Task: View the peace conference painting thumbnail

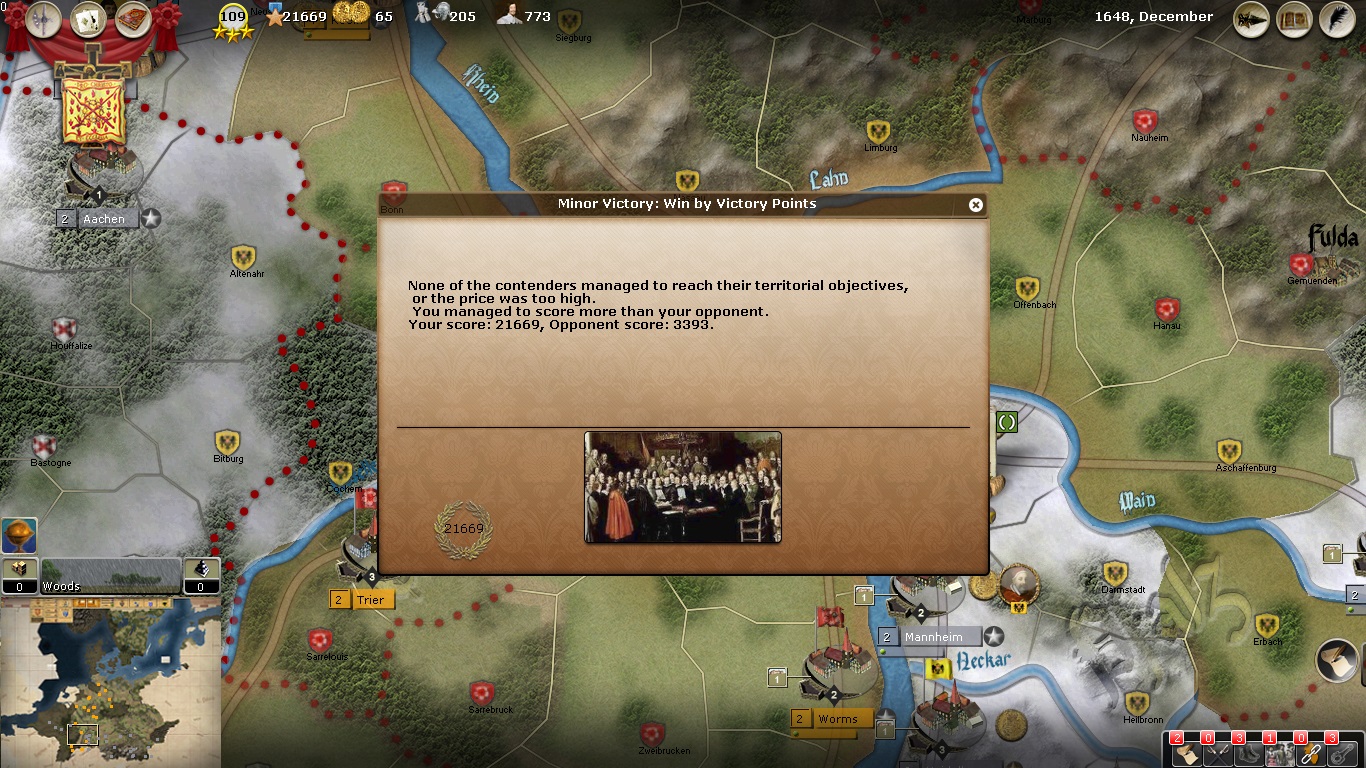Action: click(682, 487)
